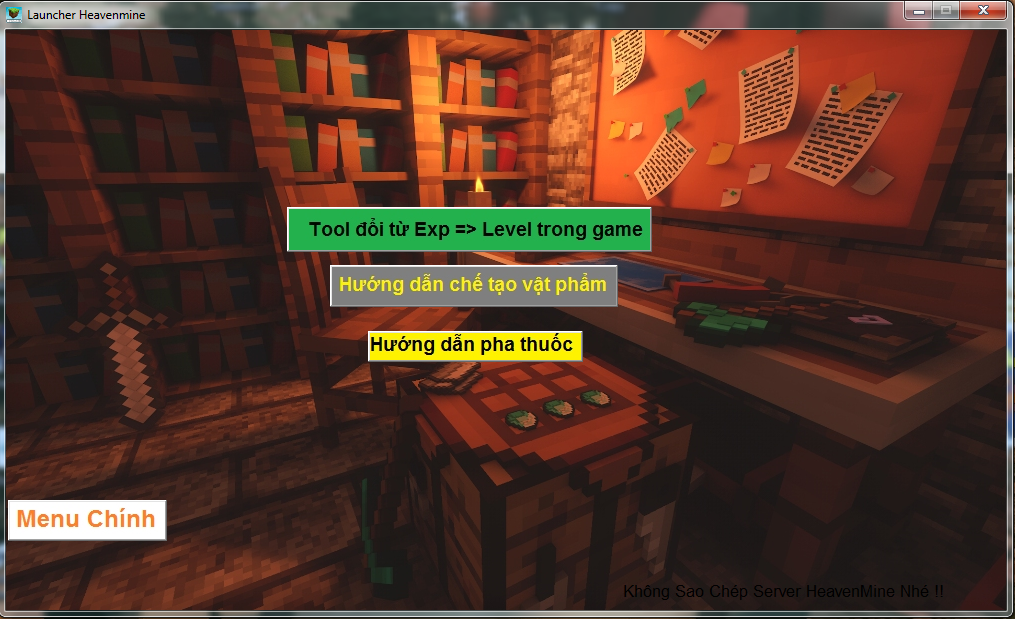
Task: Minimize the launcher window
Action: coord(918,10)
